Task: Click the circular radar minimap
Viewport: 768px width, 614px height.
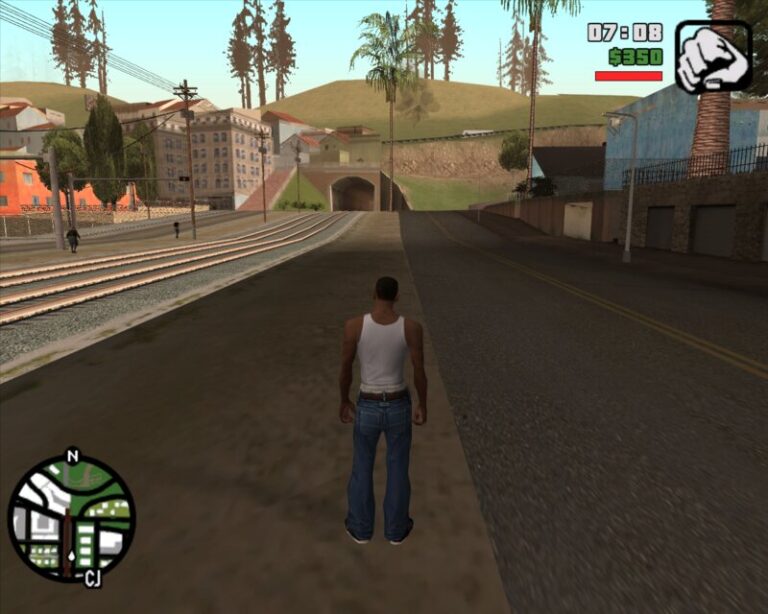Action: click(71, 517)
